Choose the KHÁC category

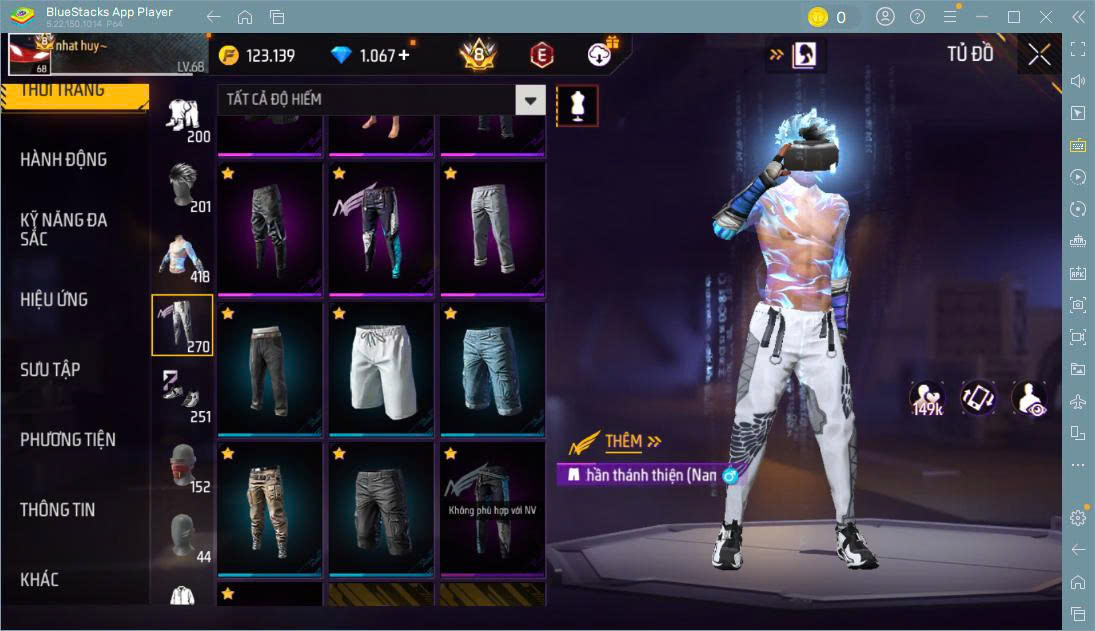(40, 579)
